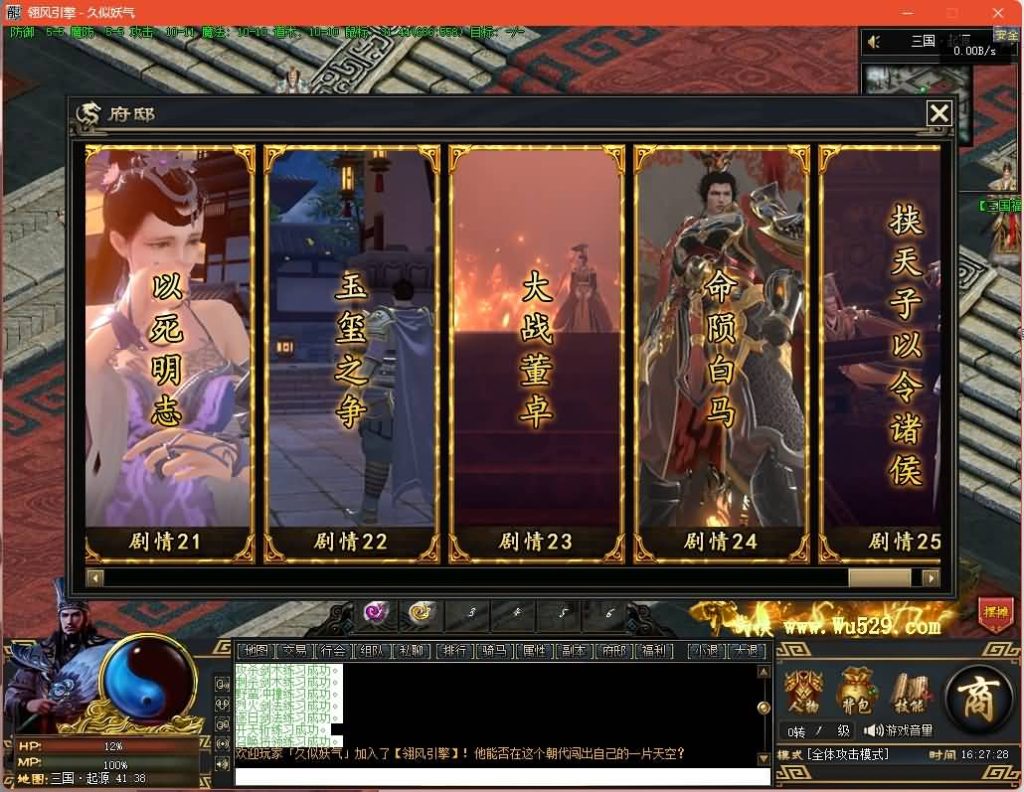
Task: Close the 府邸 mansion window
Action: (938, 114)
